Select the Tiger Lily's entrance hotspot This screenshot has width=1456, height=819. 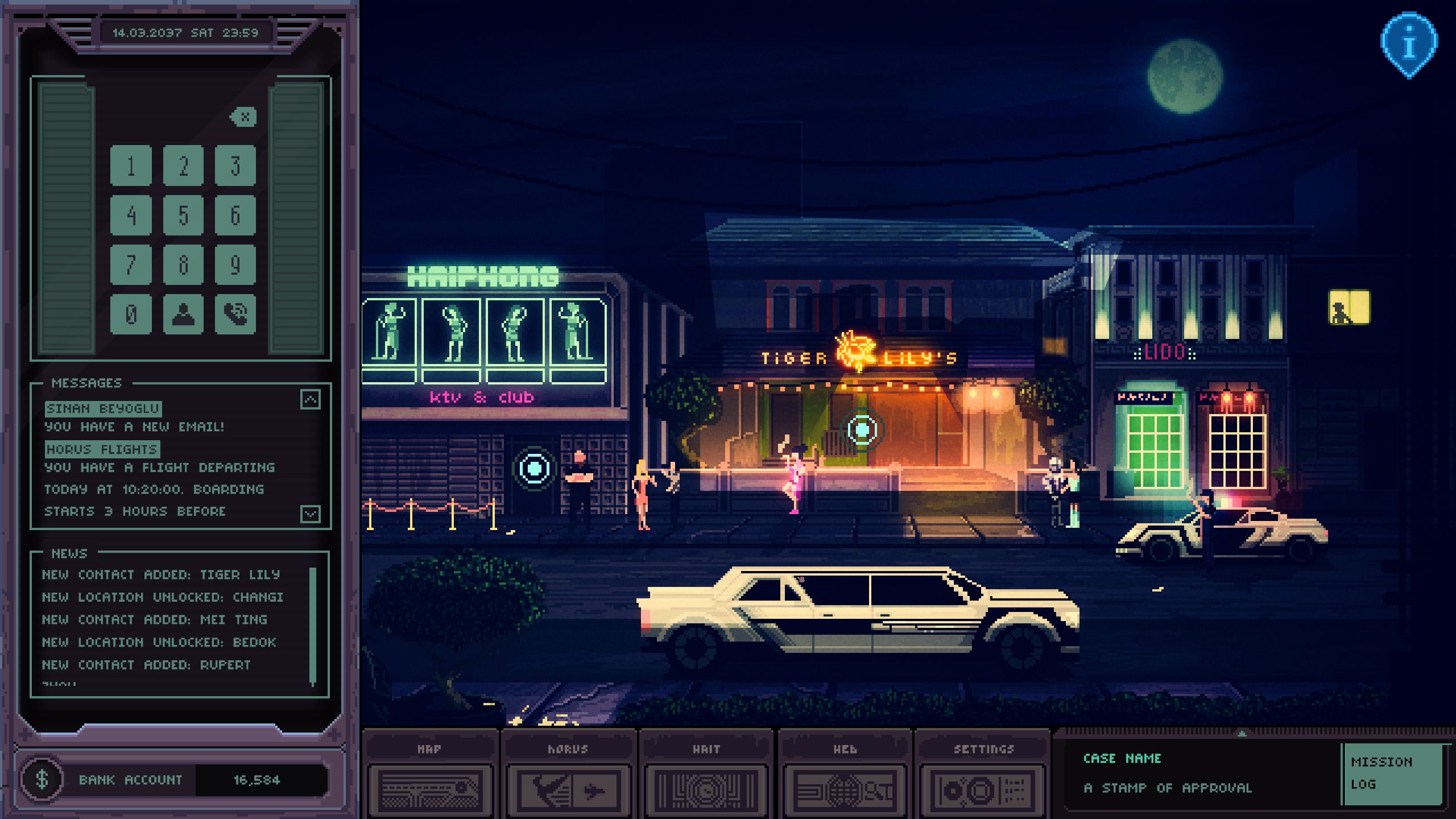862,429
